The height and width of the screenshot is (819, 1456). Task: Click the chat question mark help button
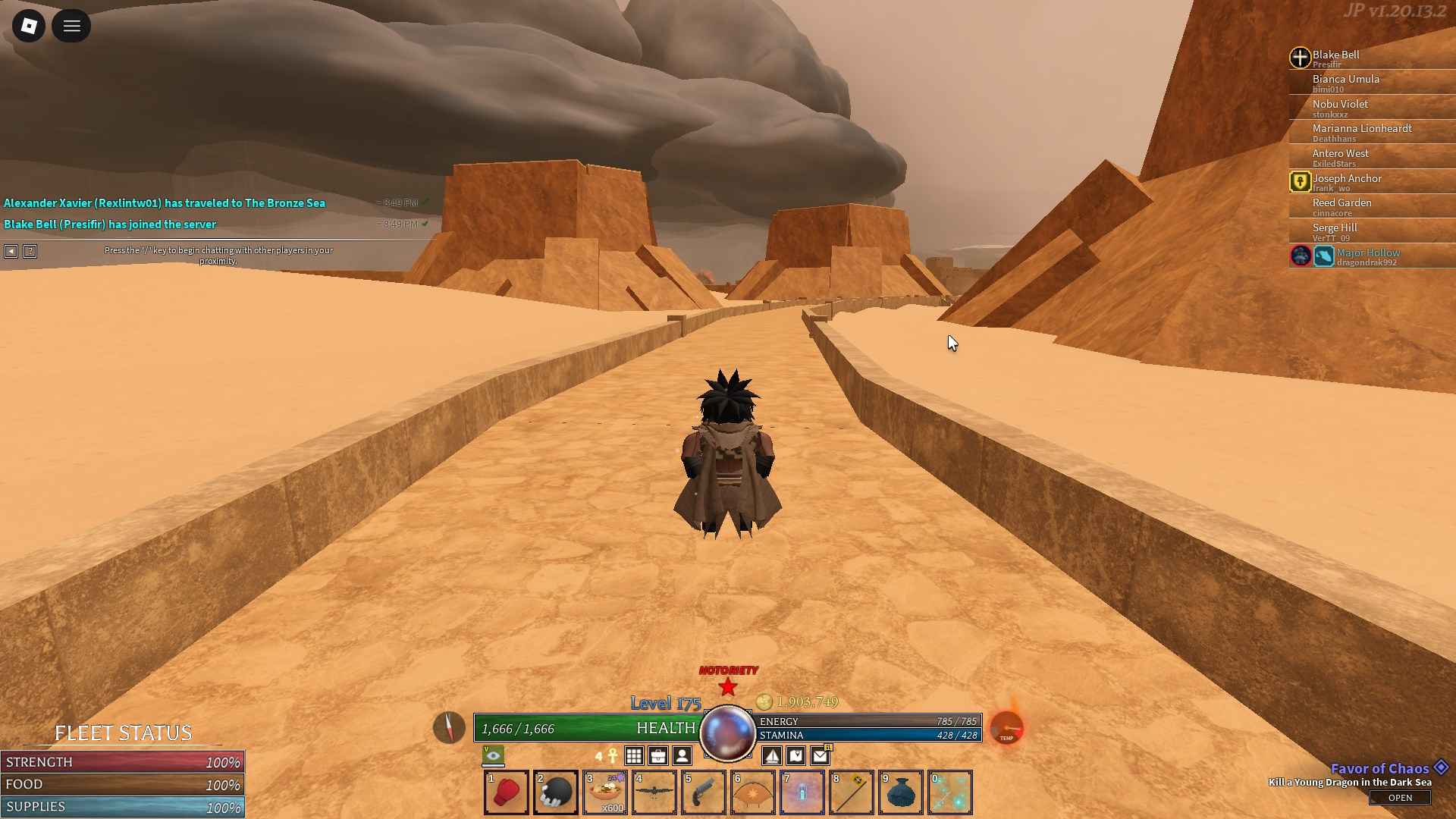(30, 251)
